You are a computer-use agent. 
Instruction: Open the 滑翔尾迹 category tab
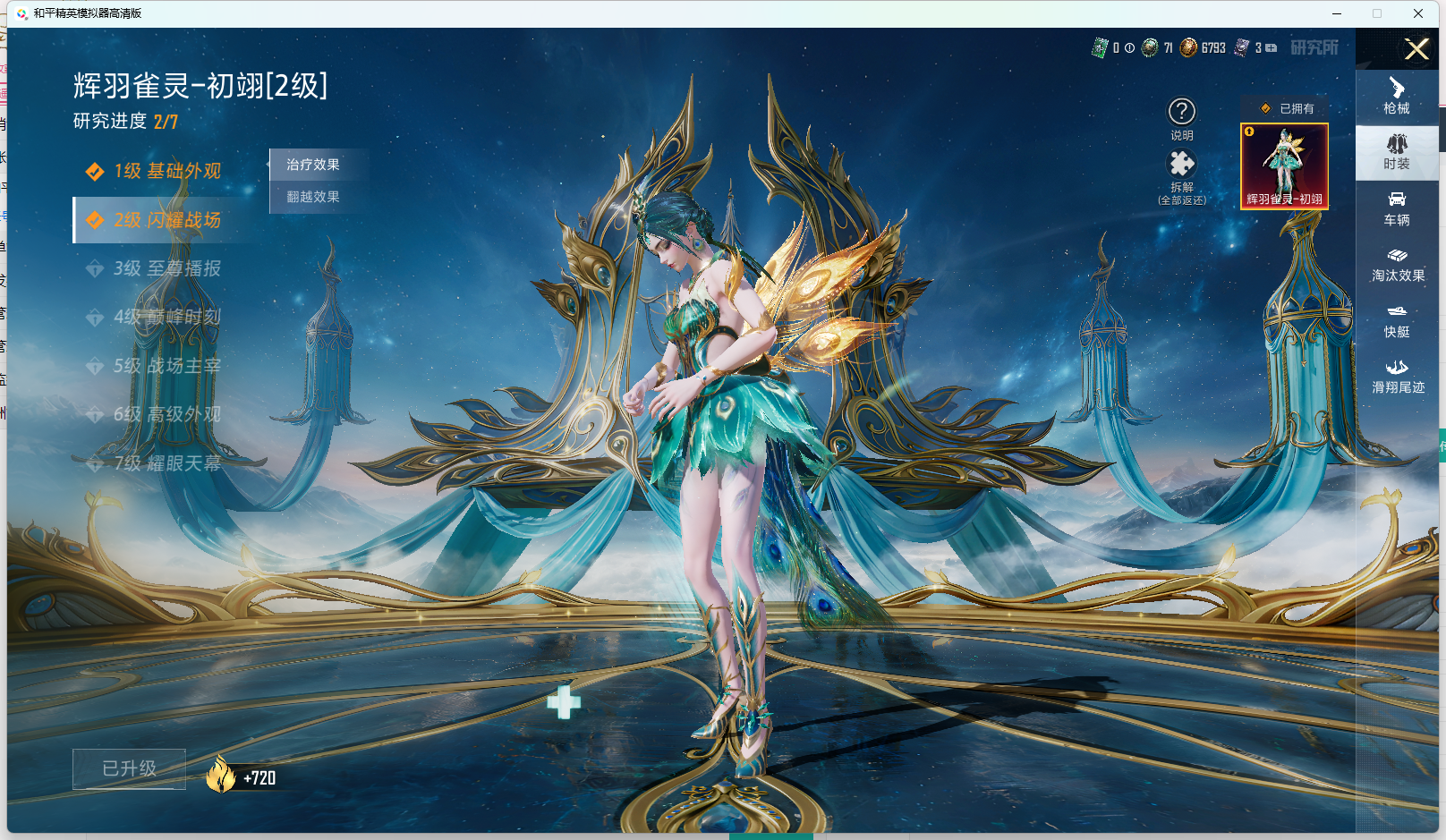coord(1398,377)
